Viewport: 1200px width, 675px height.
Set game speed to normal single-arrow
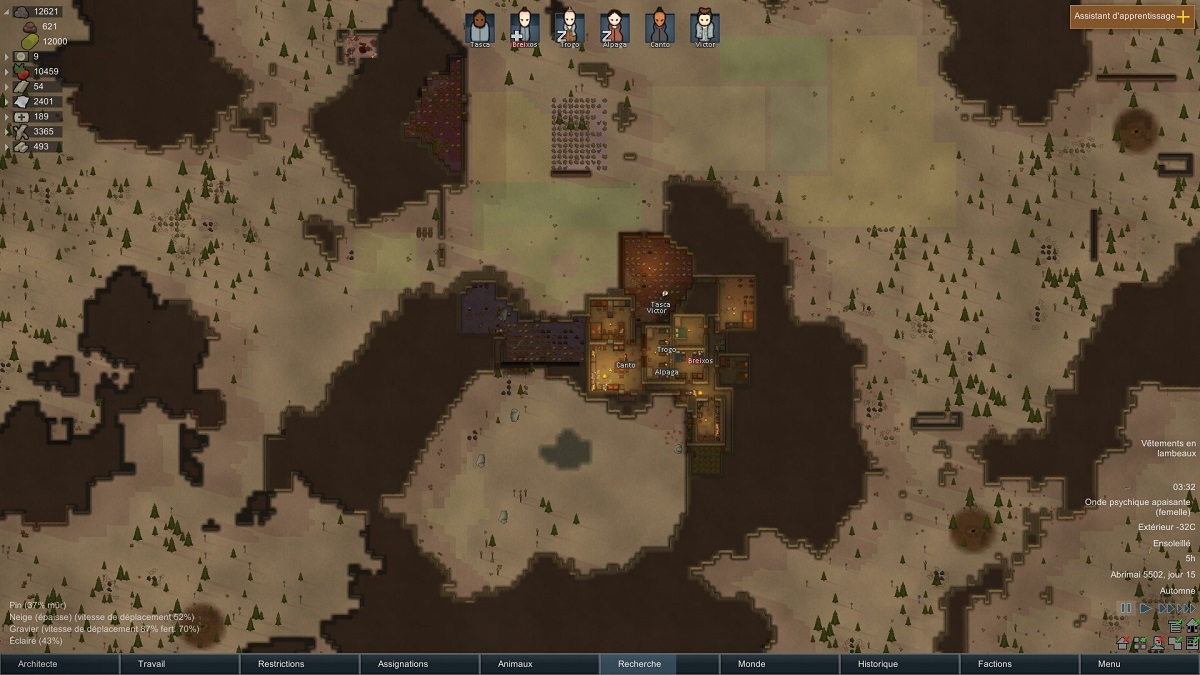tap(1146, 608)
